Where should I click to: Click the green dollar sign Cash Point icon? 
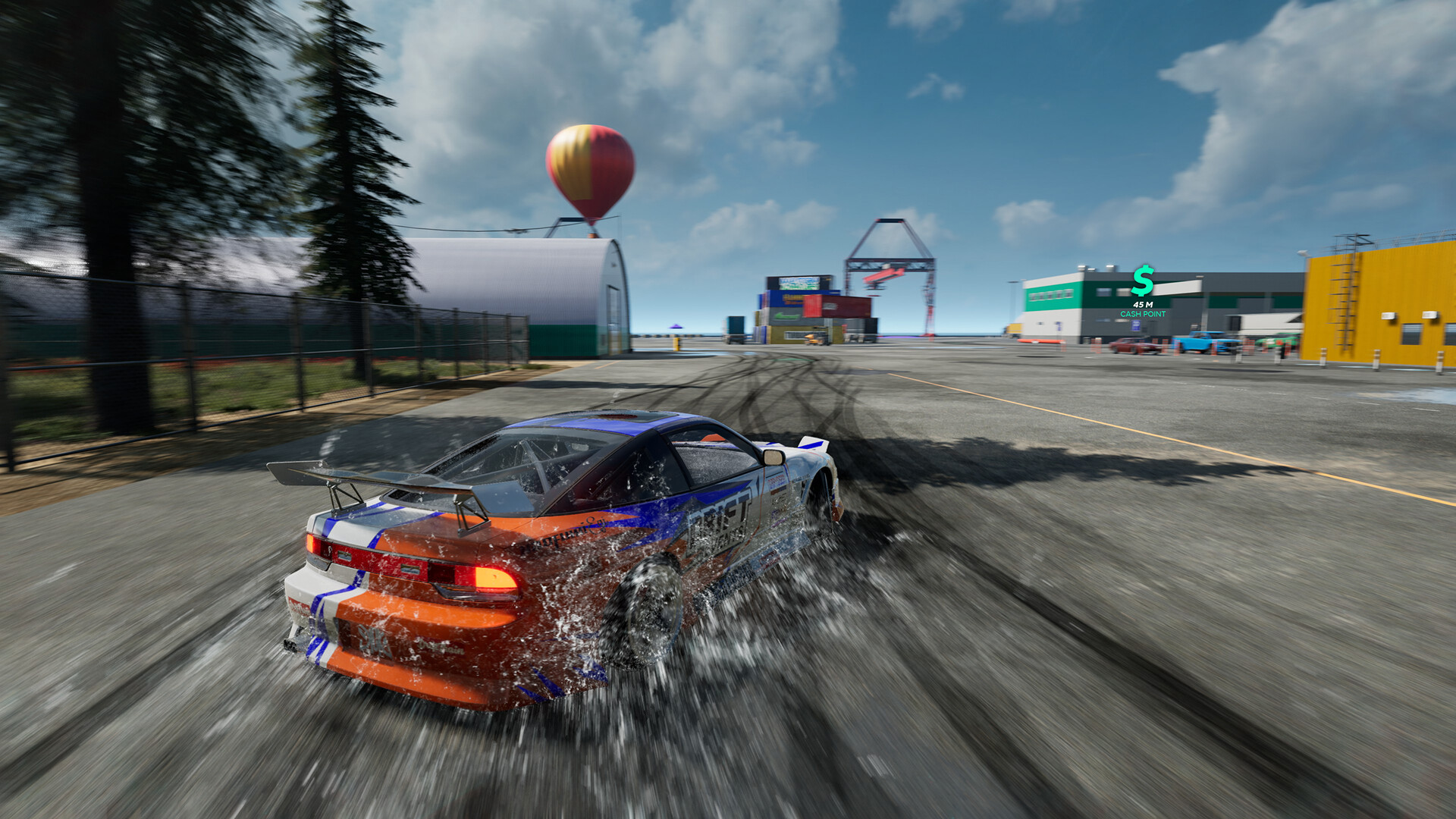click(1142, 280)
